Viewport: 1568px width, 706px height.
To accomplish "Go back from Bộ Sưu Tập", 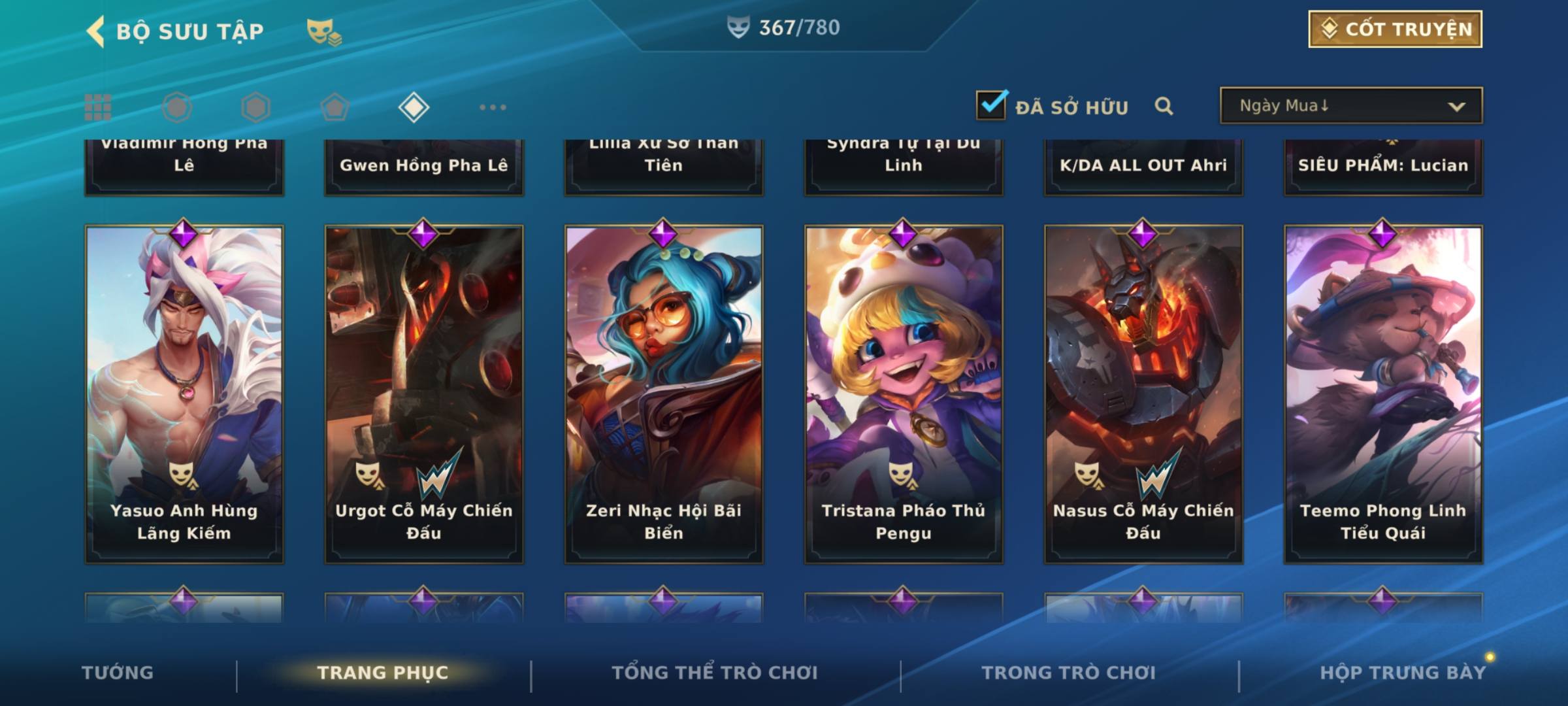I will (96, 31).
